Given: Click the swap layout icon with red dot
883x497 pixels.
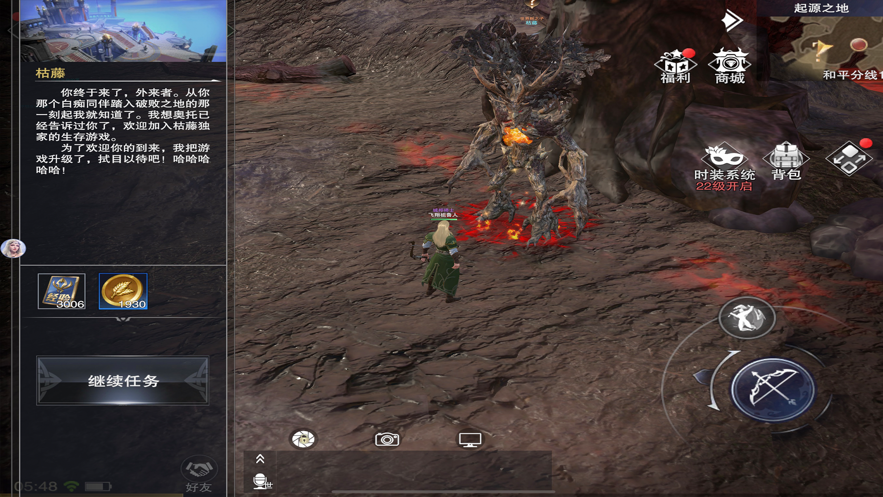Looking at the screenshot, I should [849, 159].
